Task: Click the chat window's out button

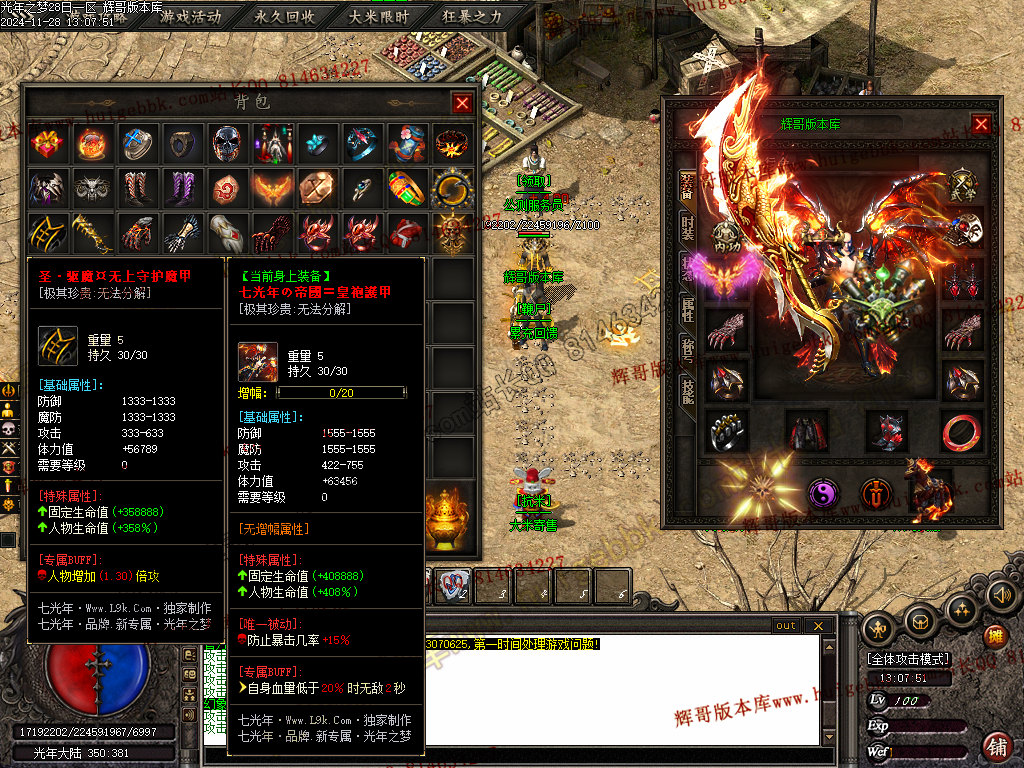Action: pyautogui.click(x=786, y=626)
